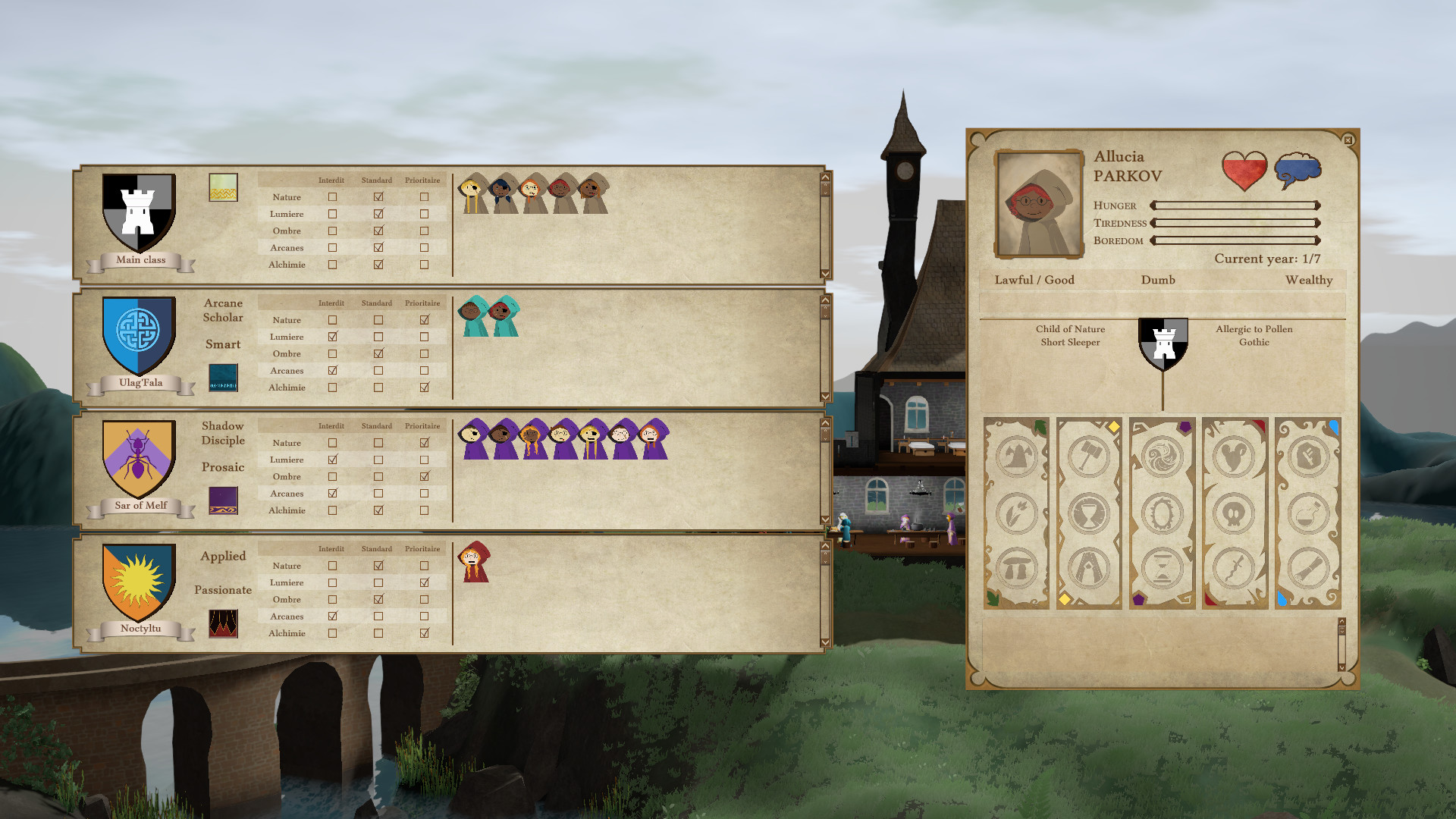Click the Child of Nature trait
The image size is (1456, 819).
(1070, 329)
